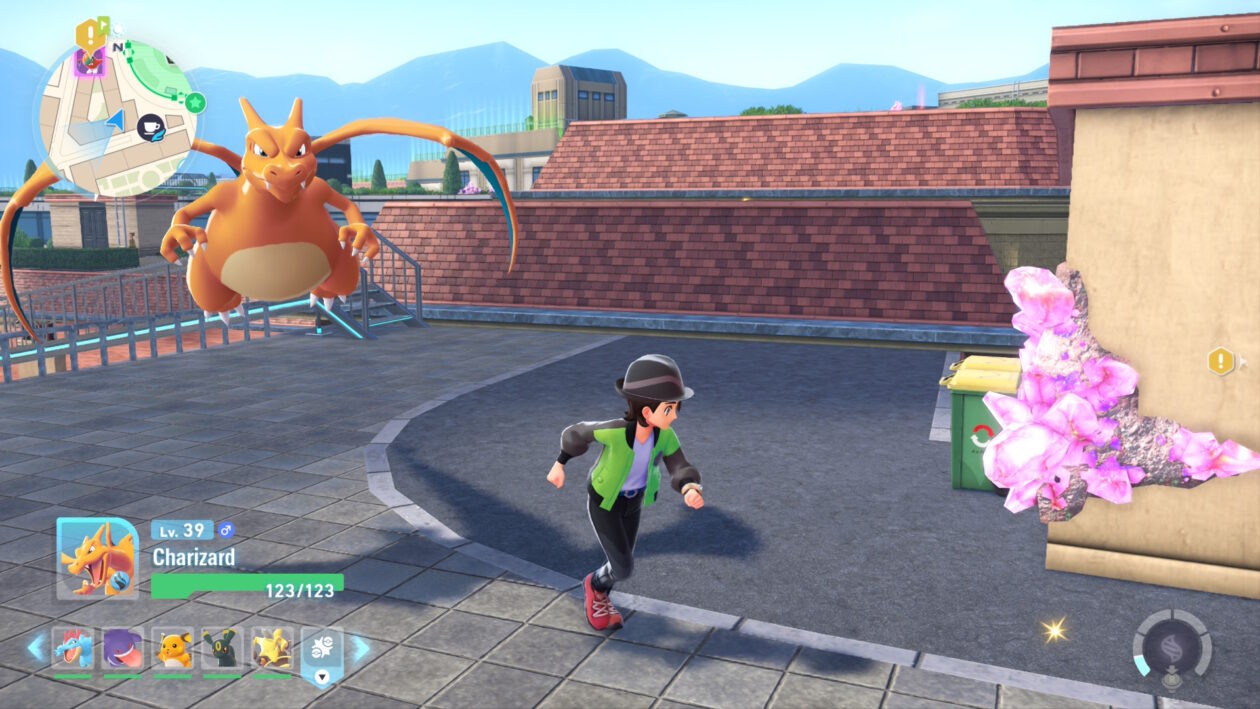Choose Gengar from the party bar

pos(122,648)
